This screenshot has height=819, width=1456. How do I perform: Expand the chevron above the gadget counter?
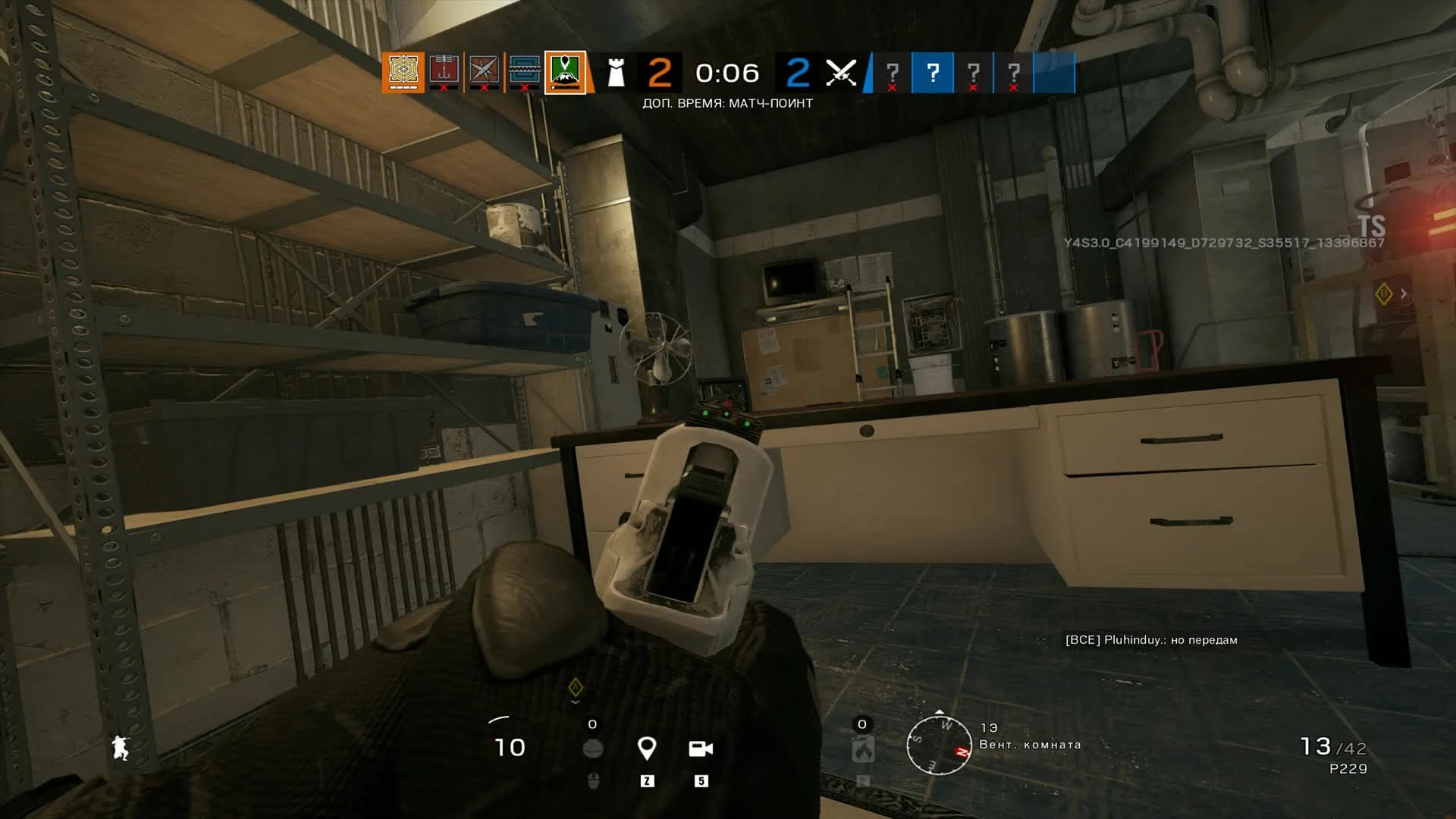pyautogui.click(x=575, y=701)
